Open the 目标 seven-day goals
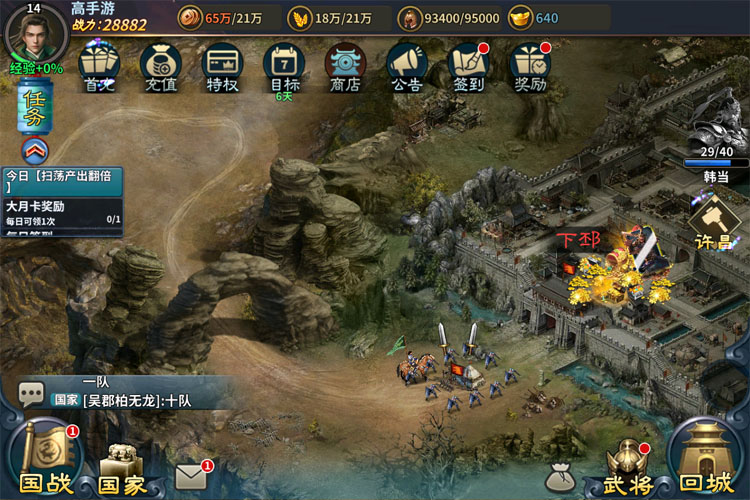This screenshot has height=500, width=750. [x=283, y=66]
